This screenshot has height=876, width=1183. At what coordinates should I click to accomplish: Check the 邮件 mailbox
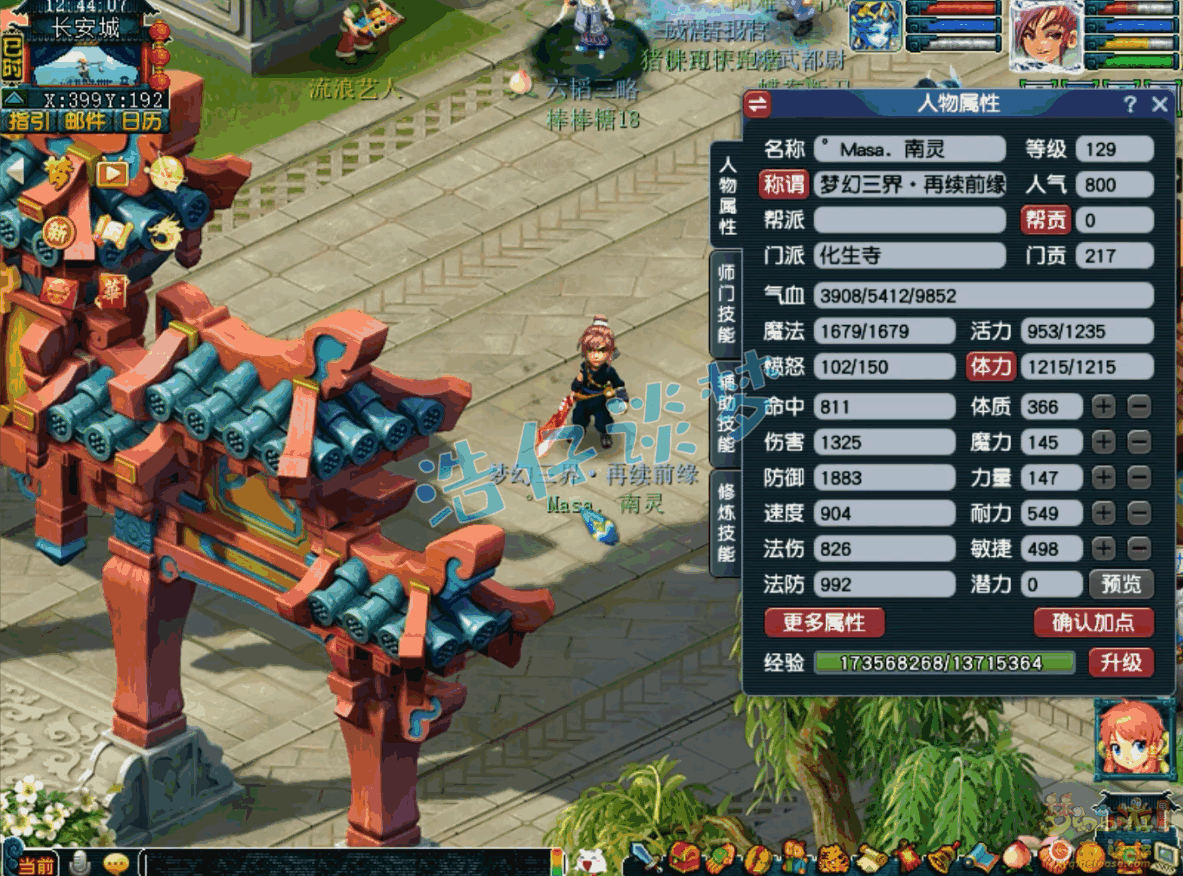pos(86,122)
